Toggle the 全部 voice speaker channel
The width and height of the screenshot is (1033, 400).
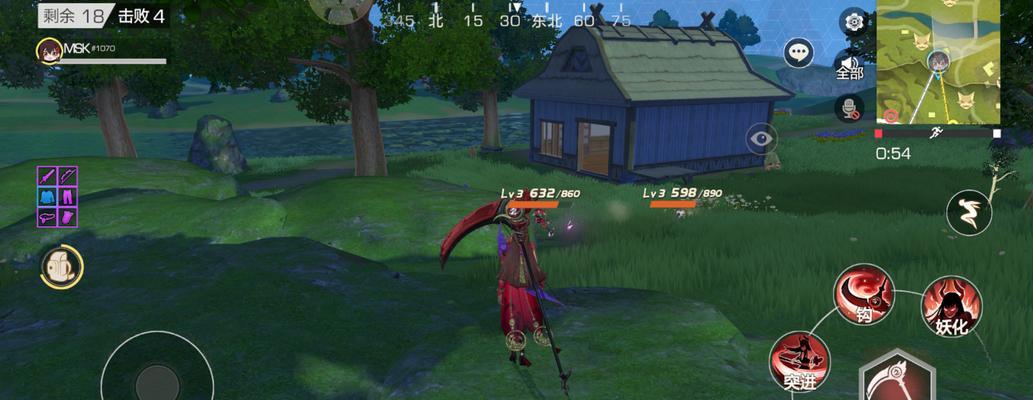click(849, 66)
